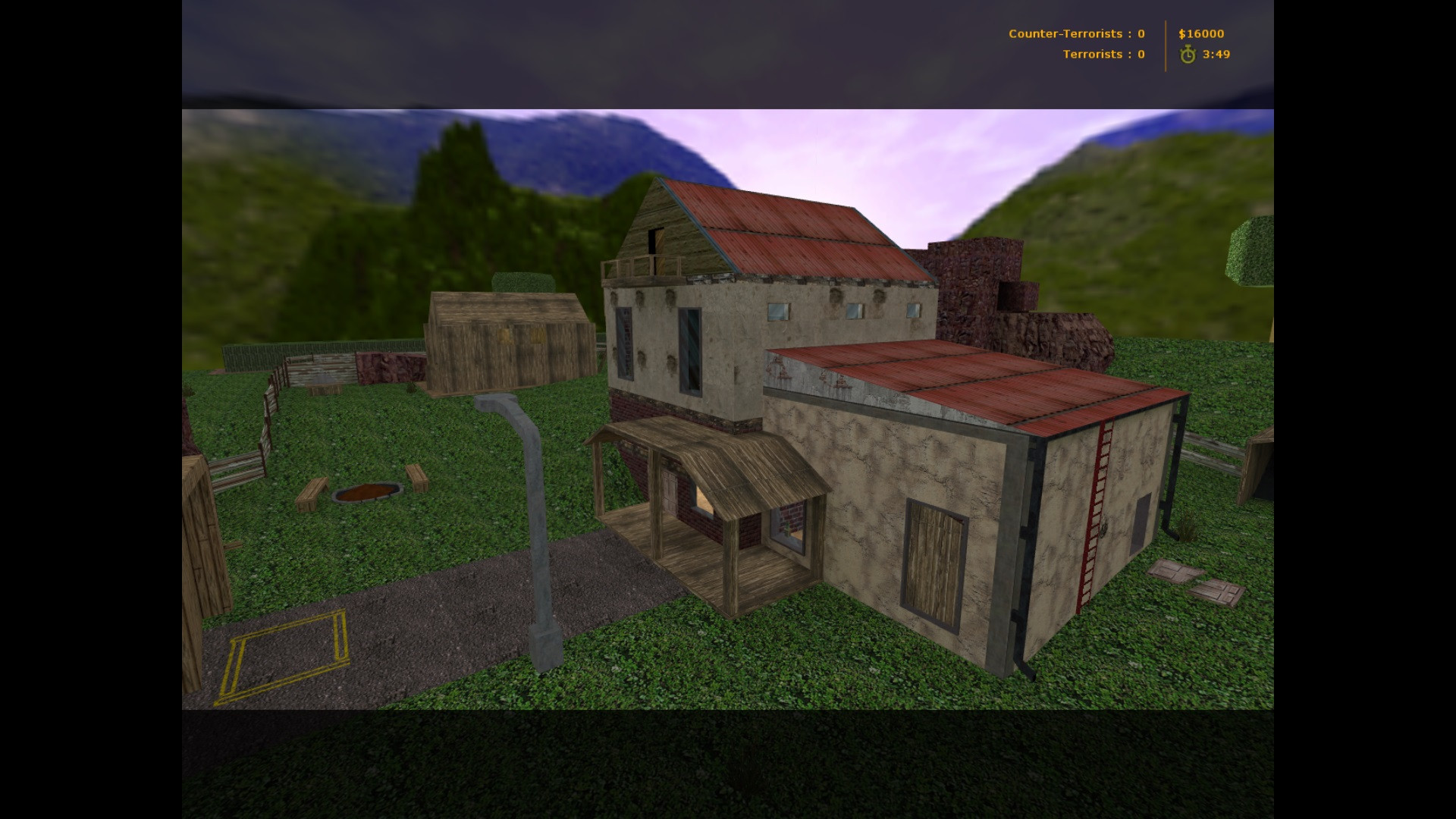The image size is (1456, 819).
Task: Select the small well in the yard
Action: click(368, 493)
